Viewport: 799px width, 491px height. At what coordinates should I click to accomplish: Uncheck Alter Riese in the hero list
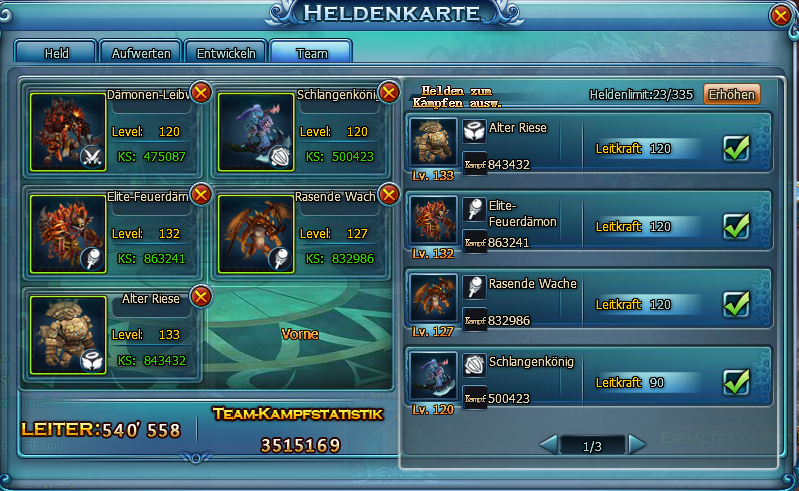pos(737,148)
